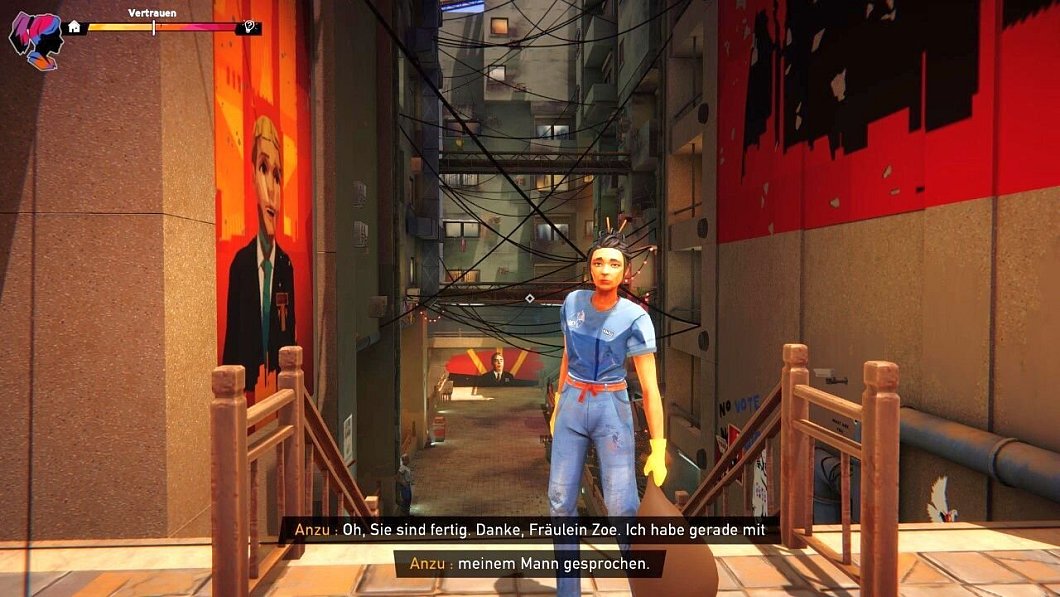Select the house icon beside the trust bar
The image size is (1060, 597).
pos(74,27)
